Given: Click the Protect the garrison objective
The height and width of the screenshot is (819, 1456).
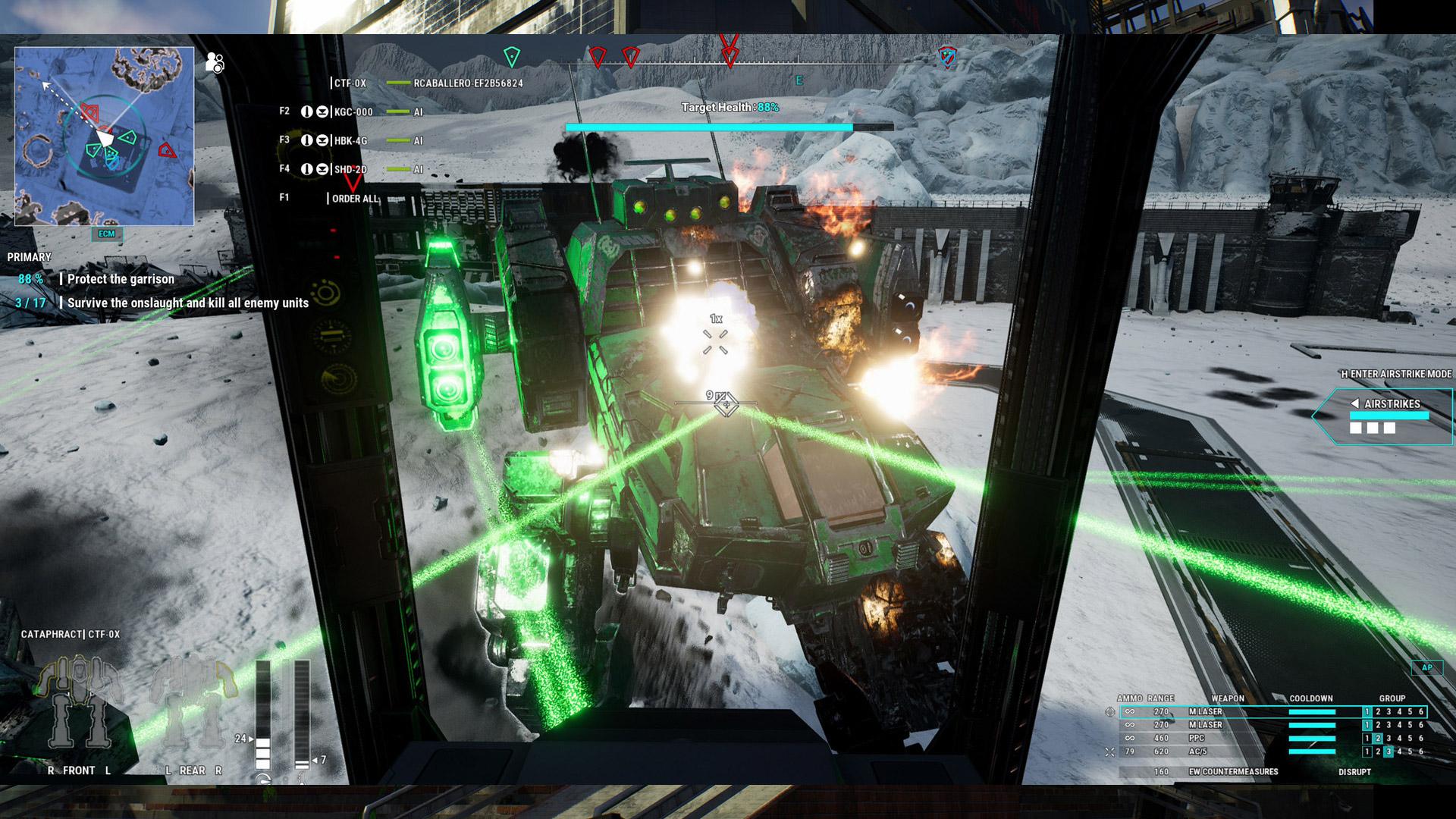Looking at the screenshot, I should pos(121,279).
